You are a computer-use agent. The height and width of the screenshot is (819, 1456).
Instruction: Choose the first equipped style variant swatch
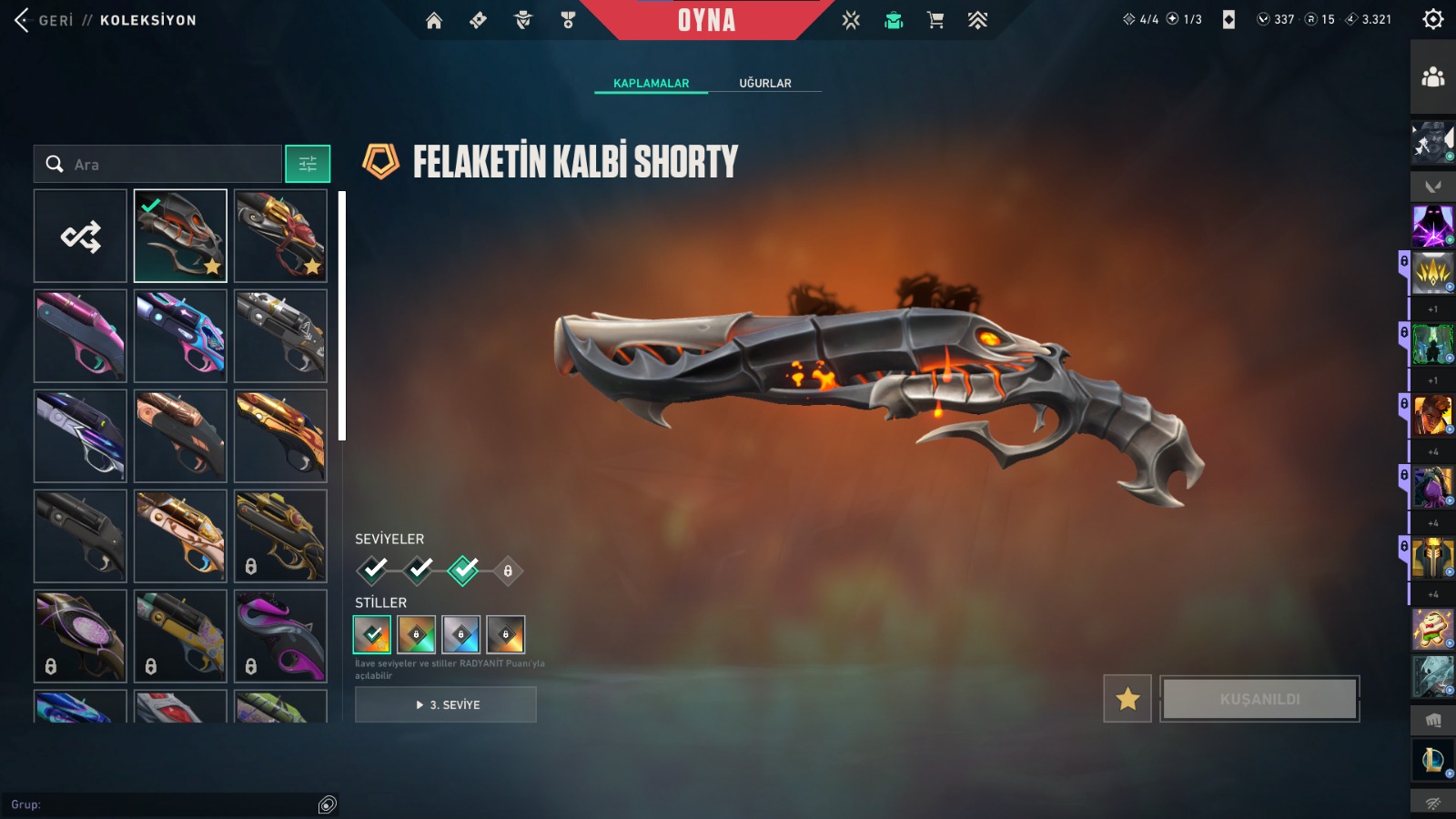371,634
